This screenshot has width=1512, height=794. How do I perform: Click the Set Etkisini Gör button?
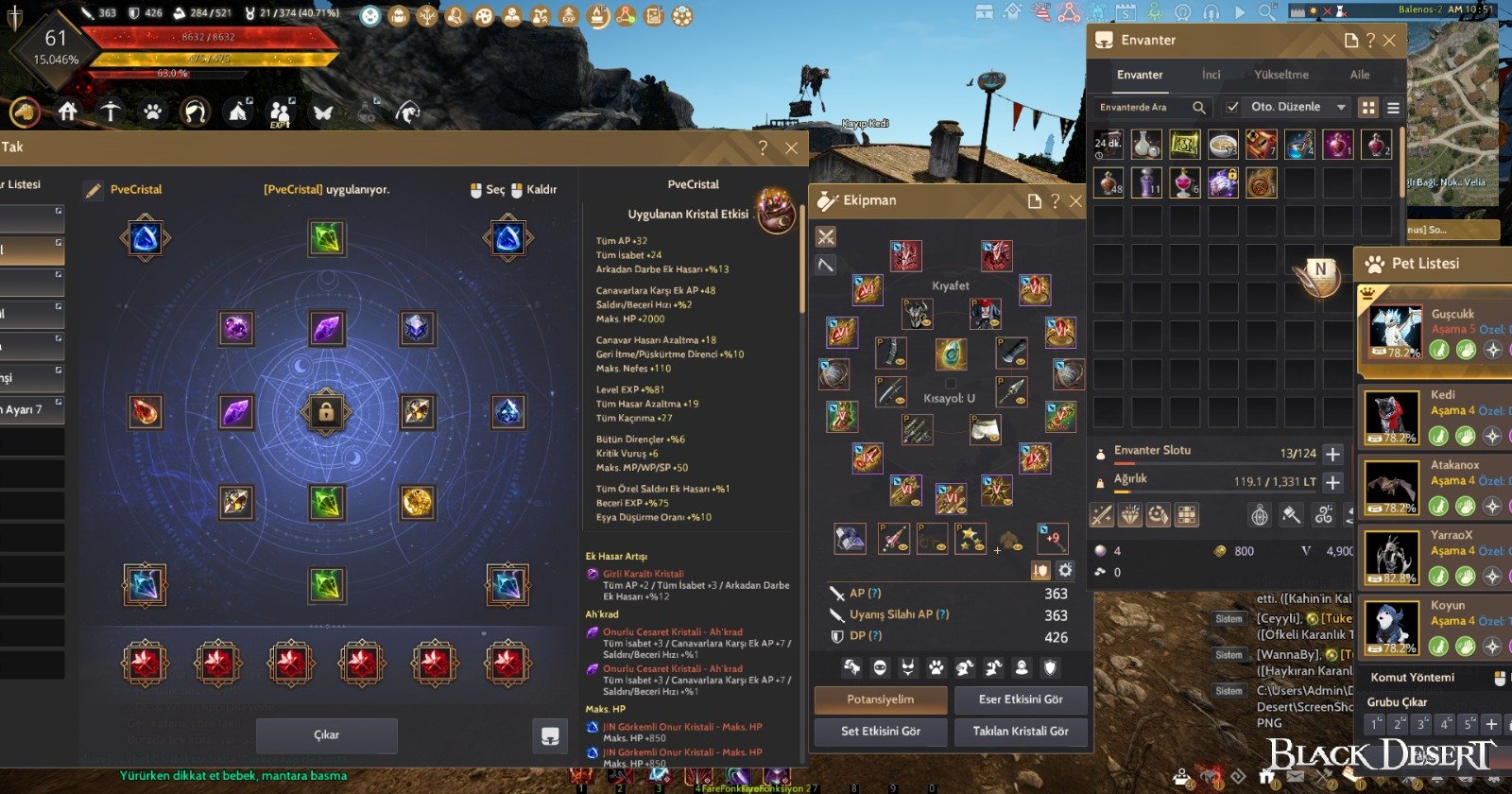click(x=880, y=731)
